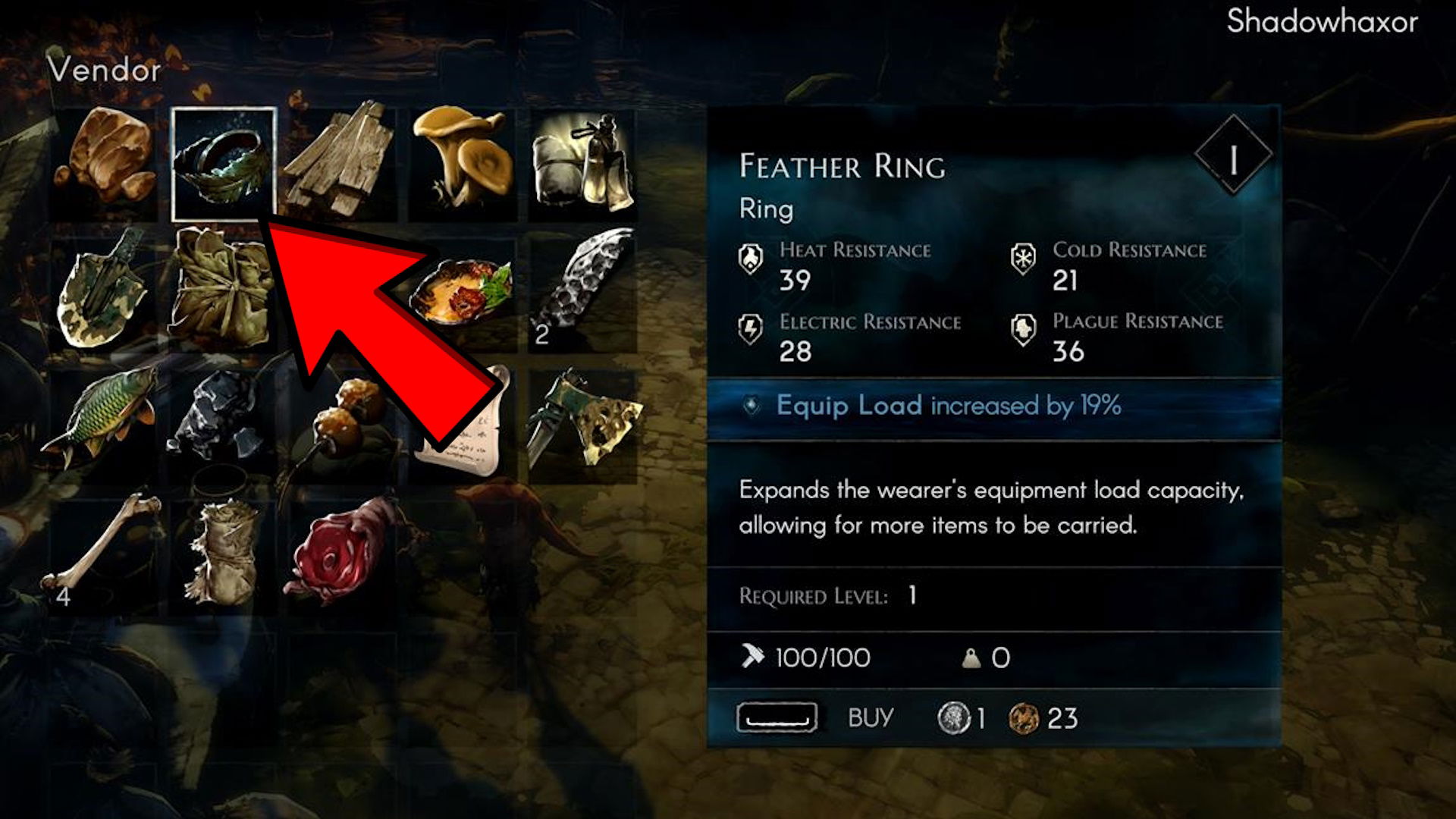Click the weight icon next to 0
This screenshot has width=1456, height=819.
(x=971, y=657)
